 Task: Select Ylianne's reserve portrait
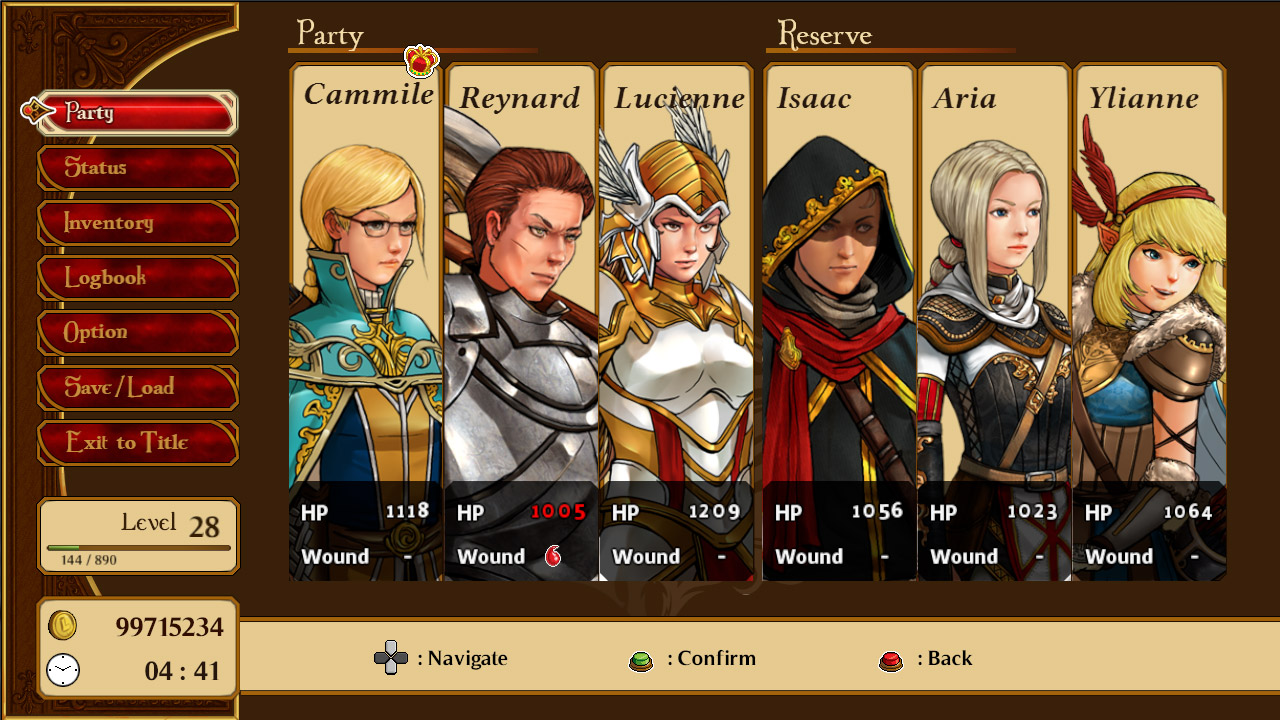(1149, 300)
